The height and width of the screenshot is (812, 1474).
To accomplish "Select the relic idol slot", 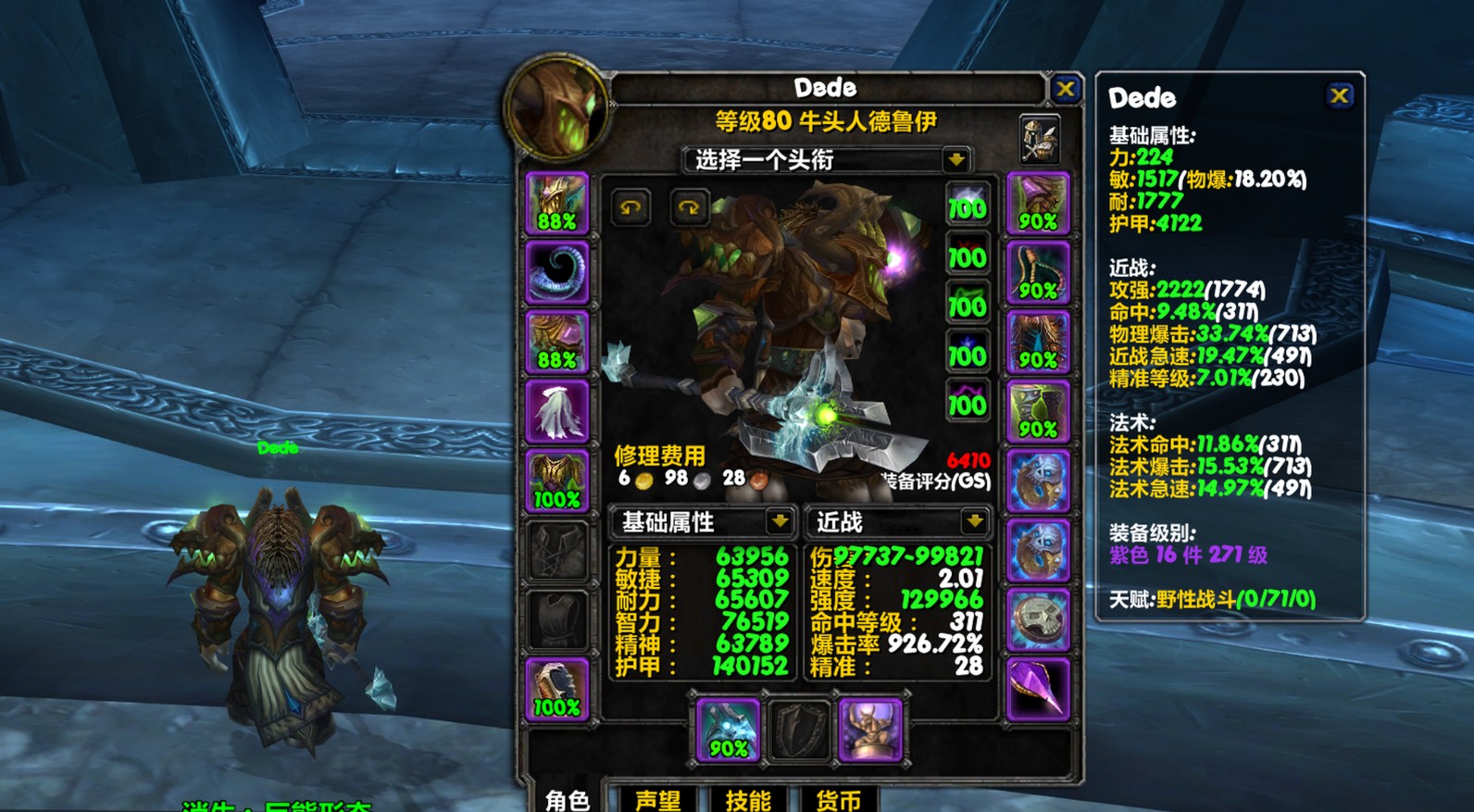I will 870,731.
